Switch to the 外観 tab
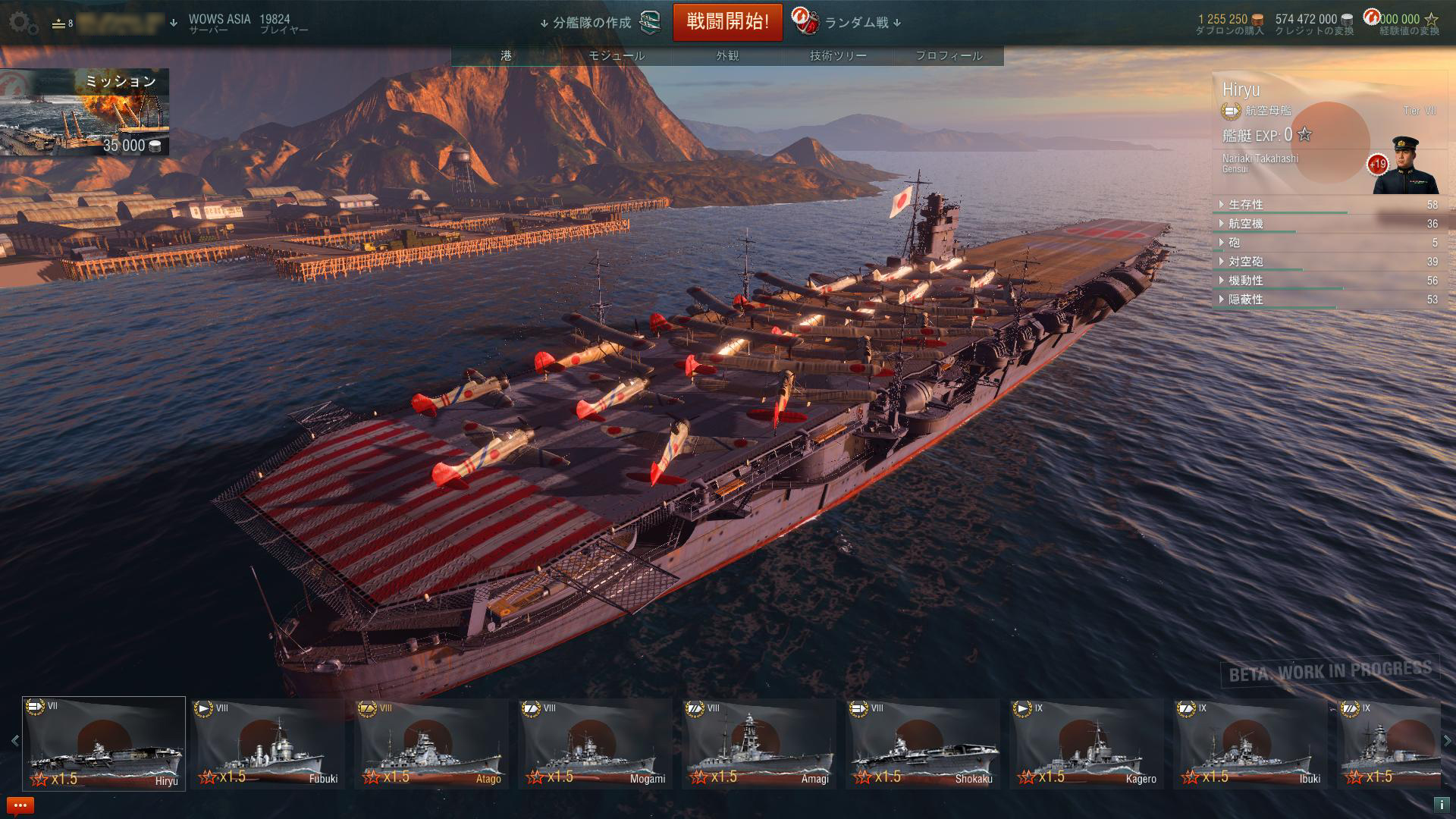This screenshot has width=1456, height=819. (727, 55)
